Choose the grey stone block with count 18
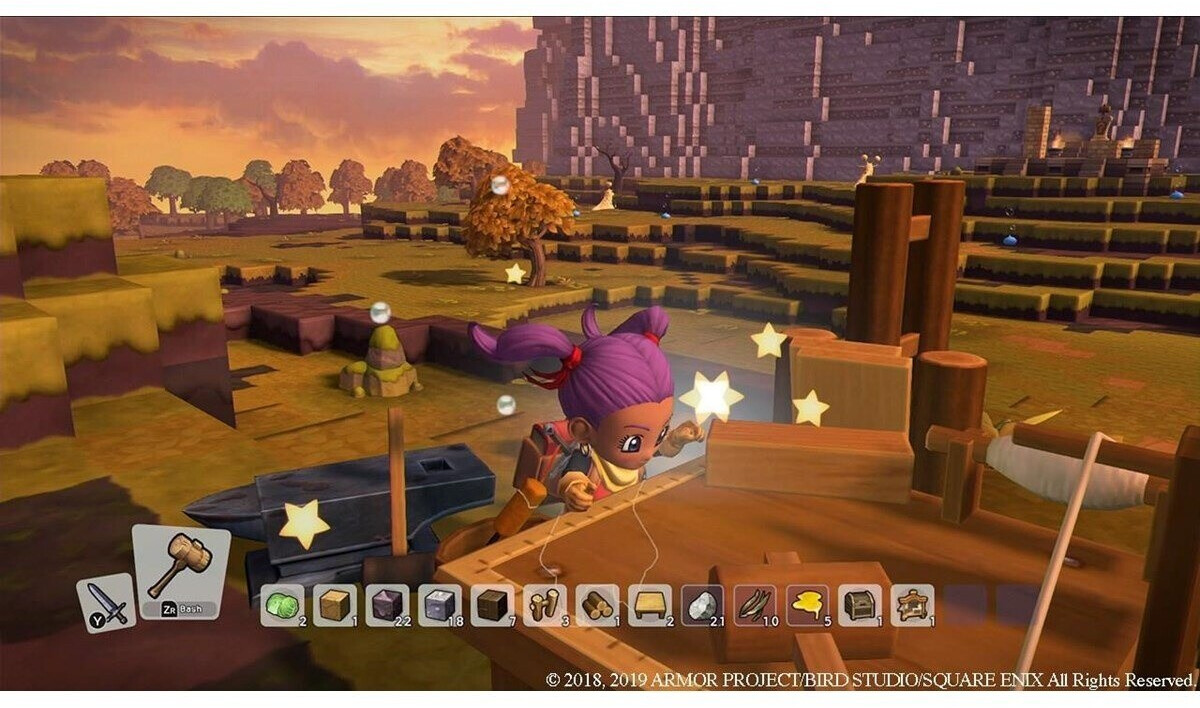The image size is (1200, 708). point(439,605)
